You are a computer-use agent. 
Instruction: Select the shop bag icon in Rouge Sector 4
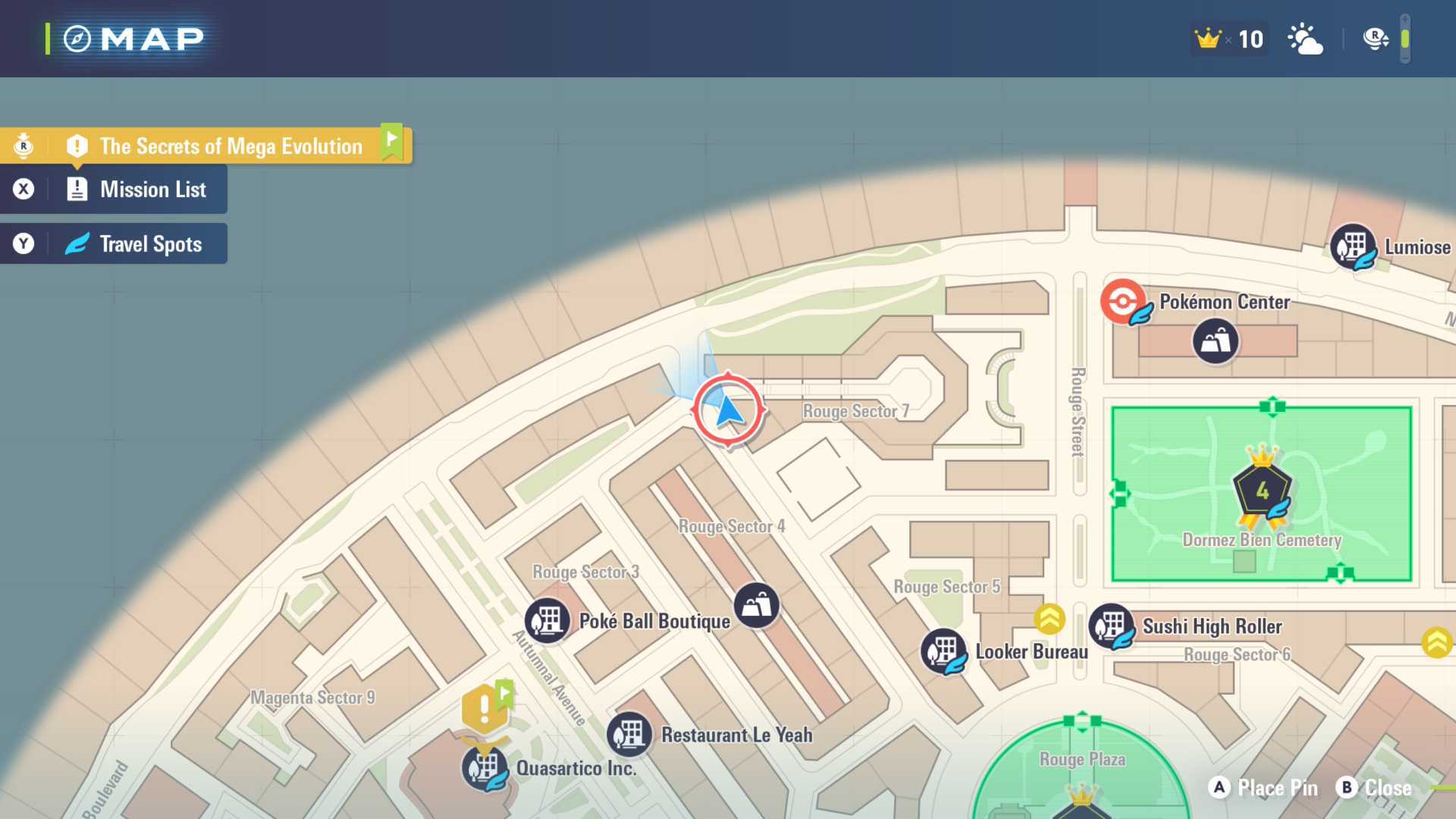pos(757,605)
